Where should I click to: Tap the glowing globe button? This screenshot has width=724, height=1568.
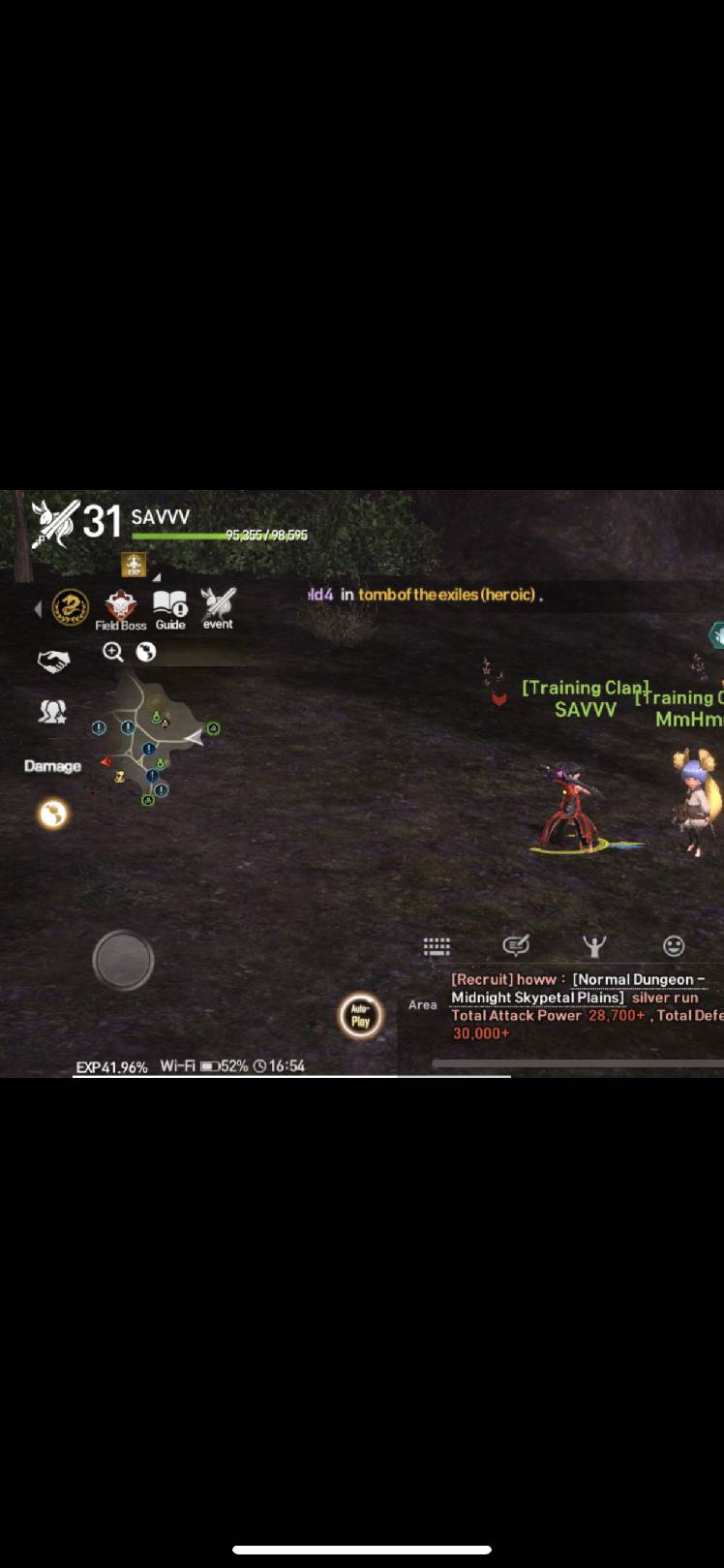click(x=53, y=814)
